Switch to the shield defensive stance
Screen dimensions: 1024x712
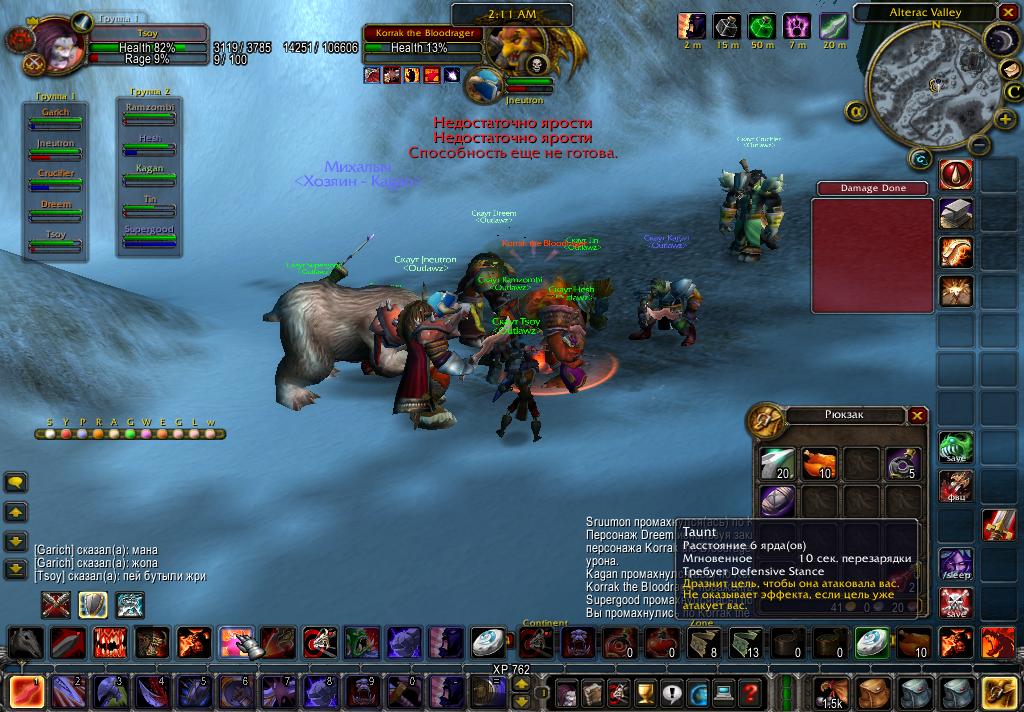pyautogui.click(x=93, y=604)
